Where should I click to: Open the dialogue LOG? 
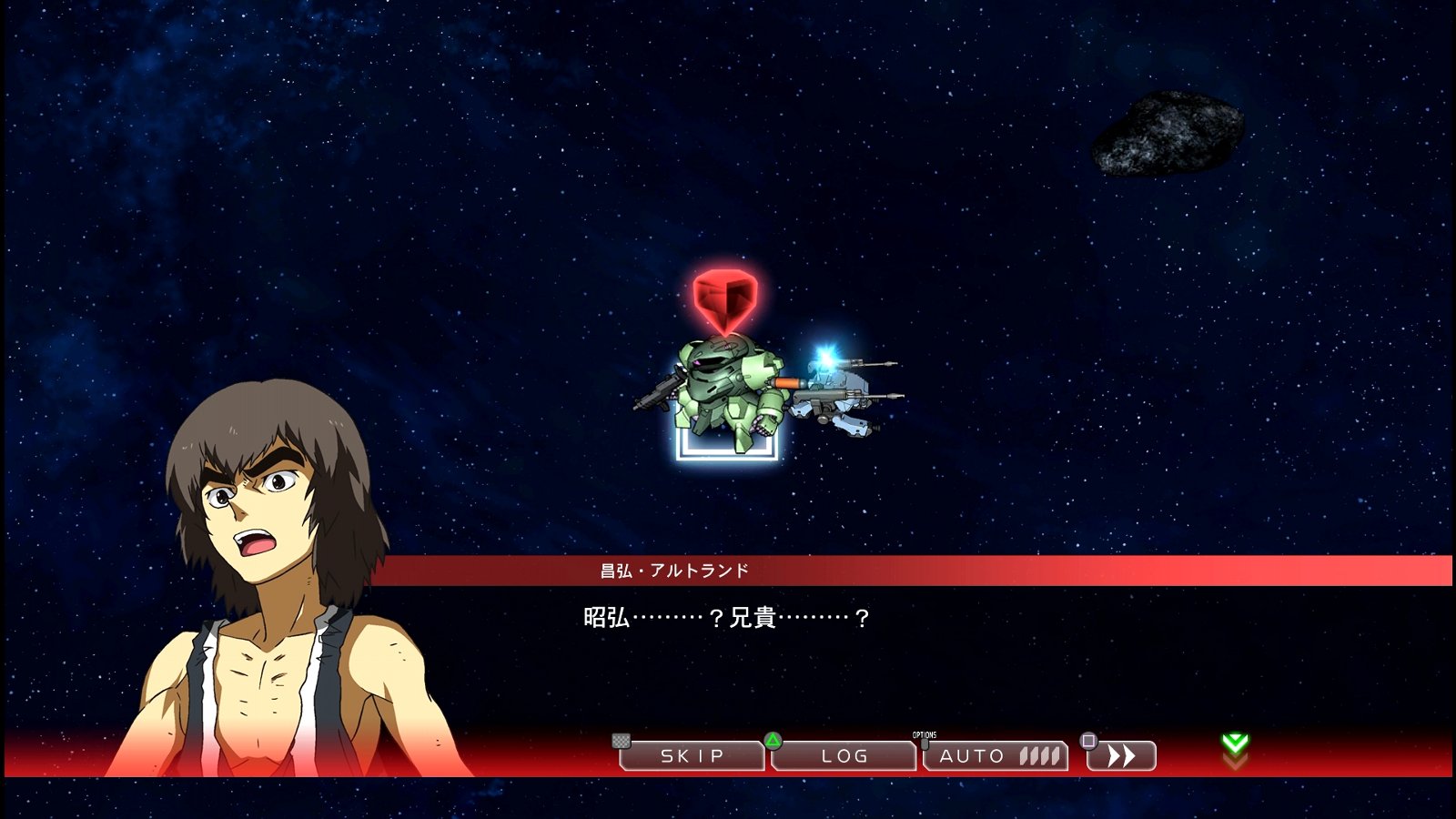click(844, 755)
